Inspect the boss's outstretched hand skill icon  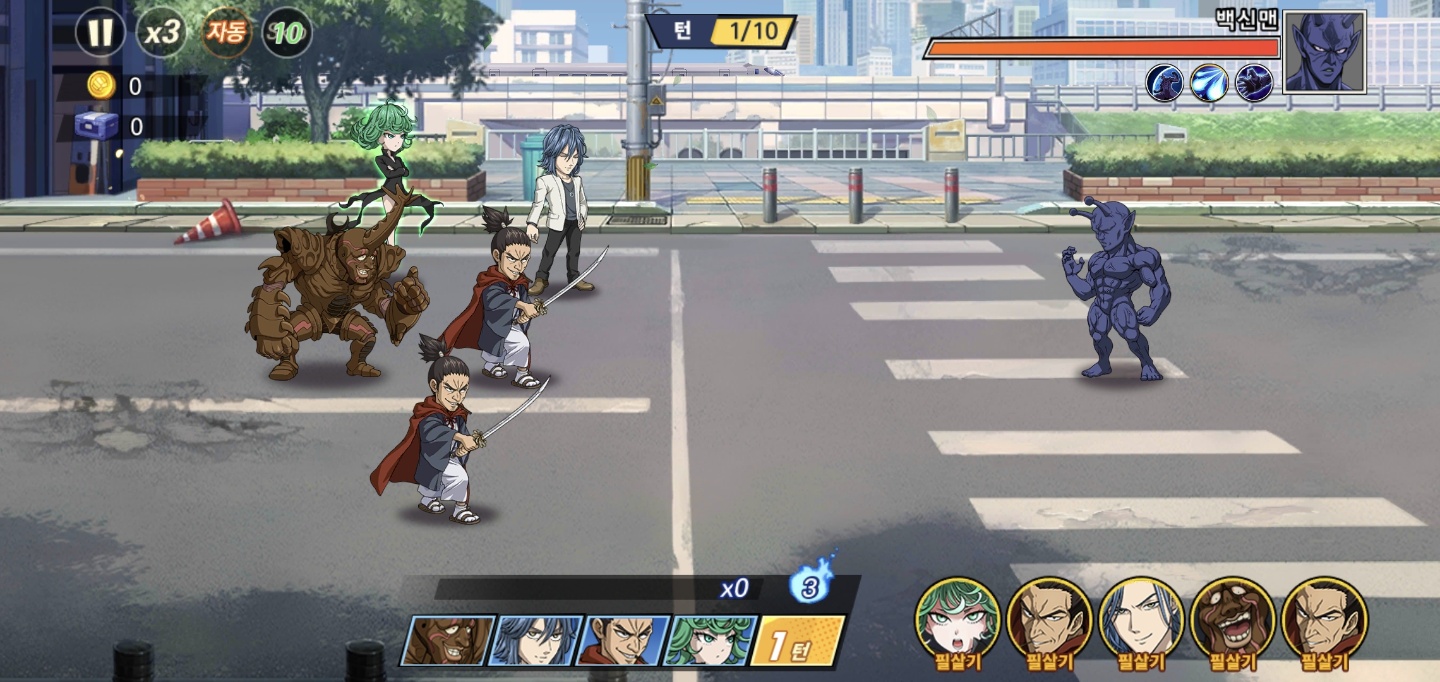tap(1254, 82)
